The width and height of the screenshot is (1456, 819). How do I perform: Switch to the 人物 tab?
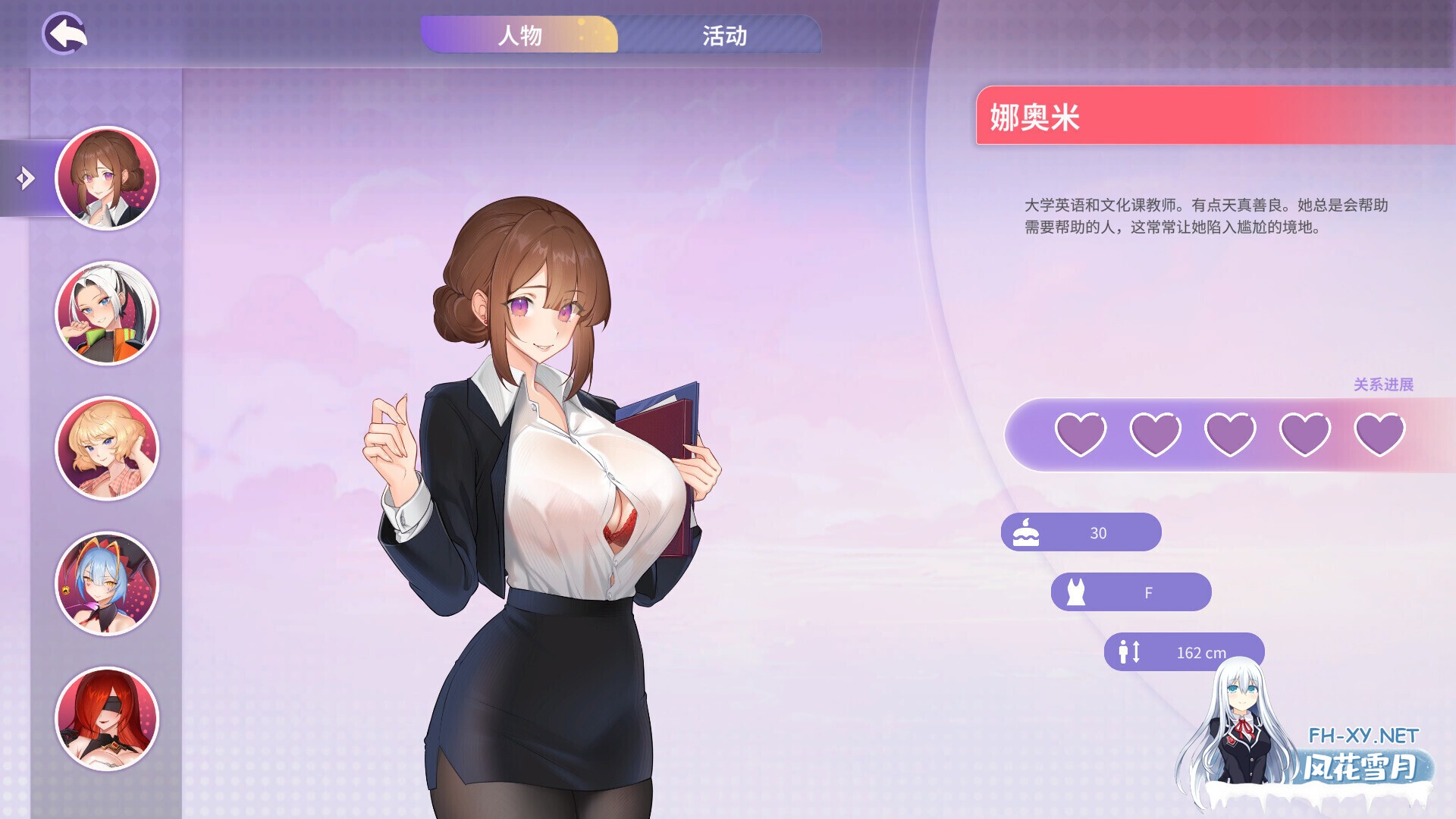pyautogui.click(x=522, y=35)
